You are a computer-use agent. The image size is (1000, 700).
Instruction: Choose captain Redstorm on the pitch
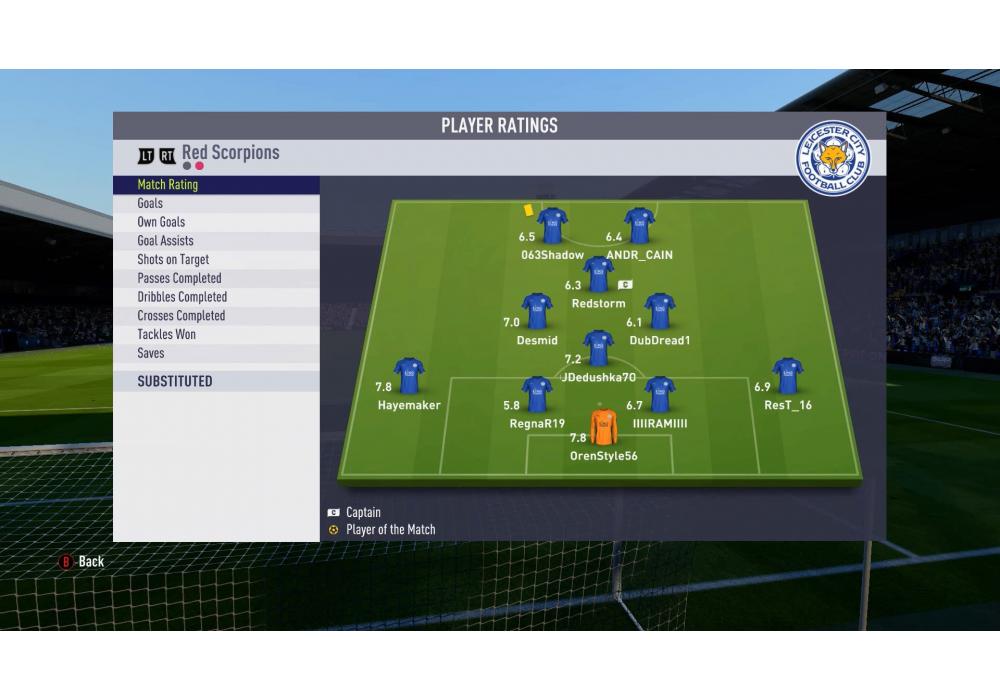point(598,275)
